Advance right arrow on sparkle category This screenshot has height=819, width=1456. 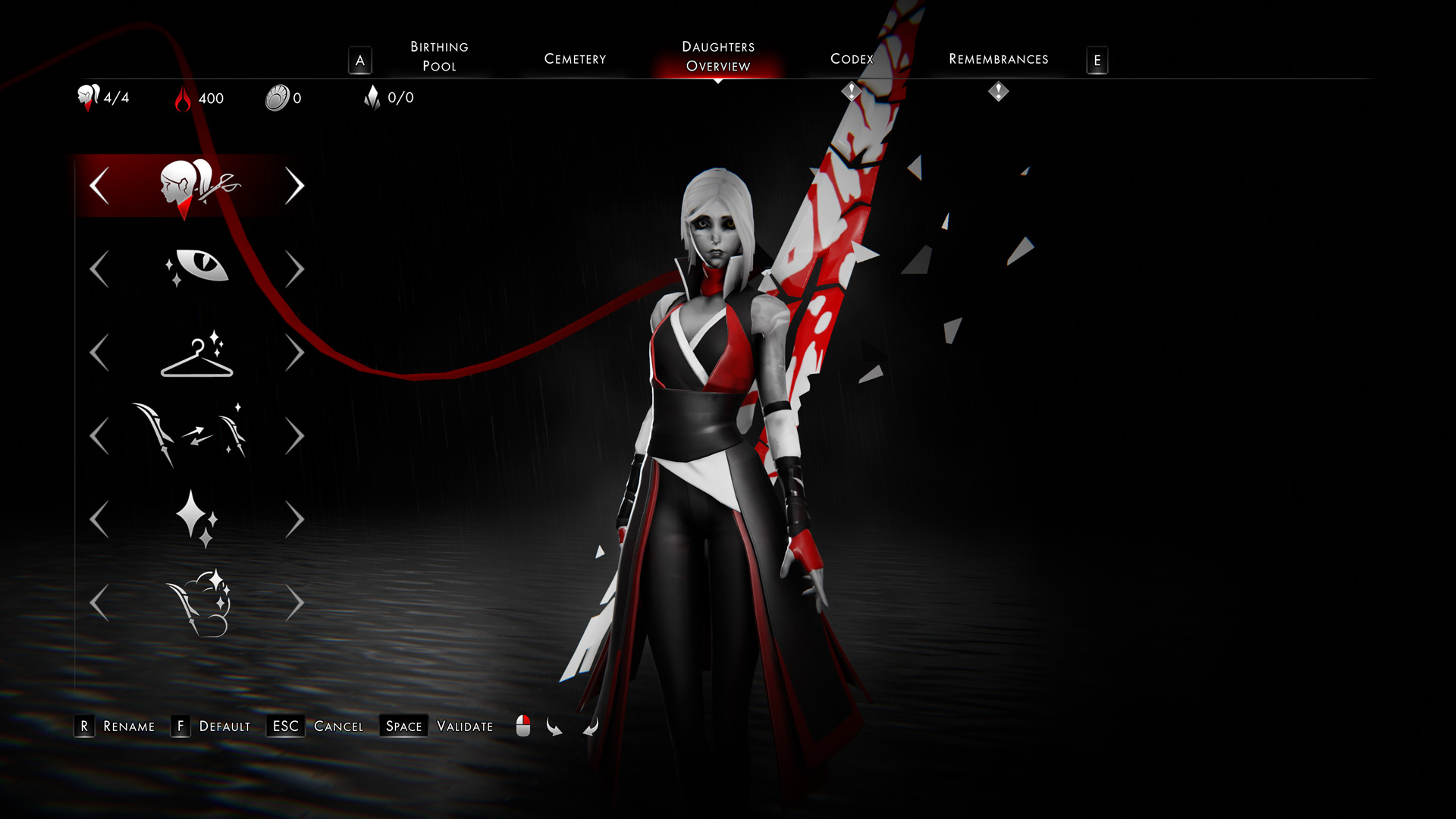point(297,518)
